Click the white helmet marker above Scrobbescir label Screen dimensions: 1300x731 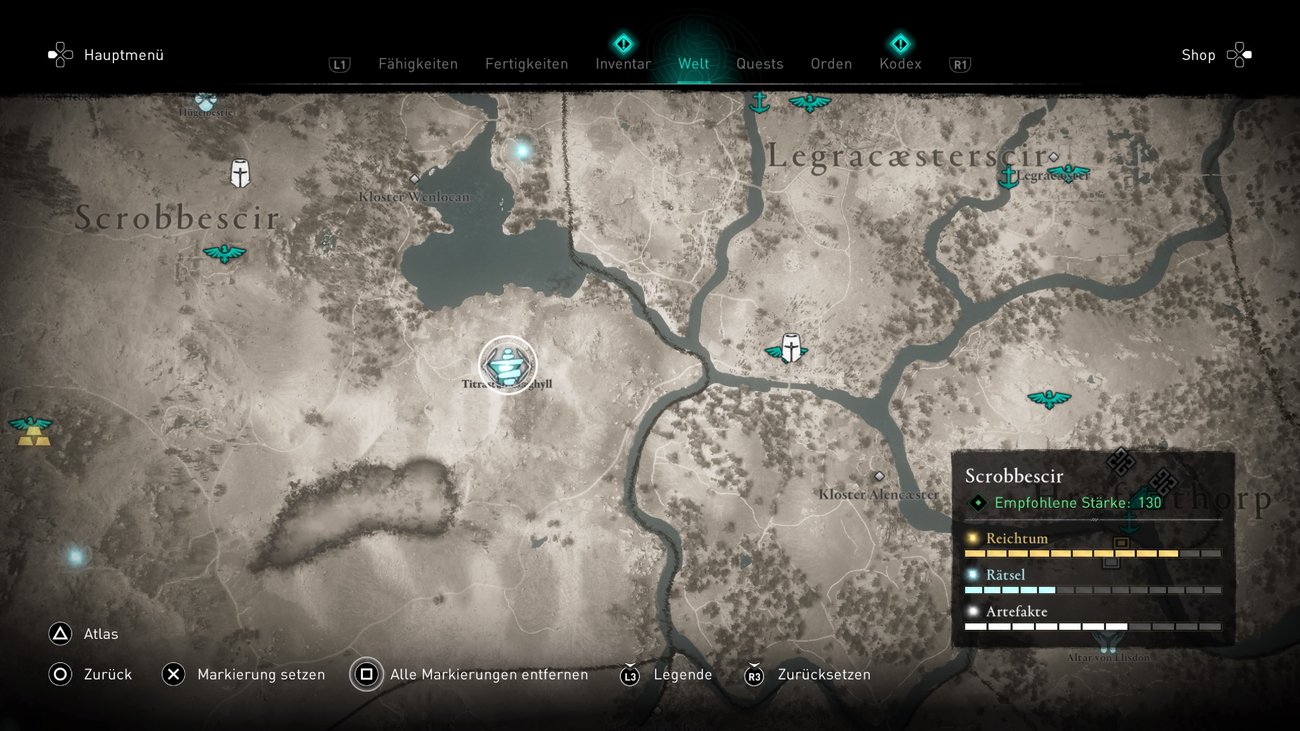[x=240, y=173]
